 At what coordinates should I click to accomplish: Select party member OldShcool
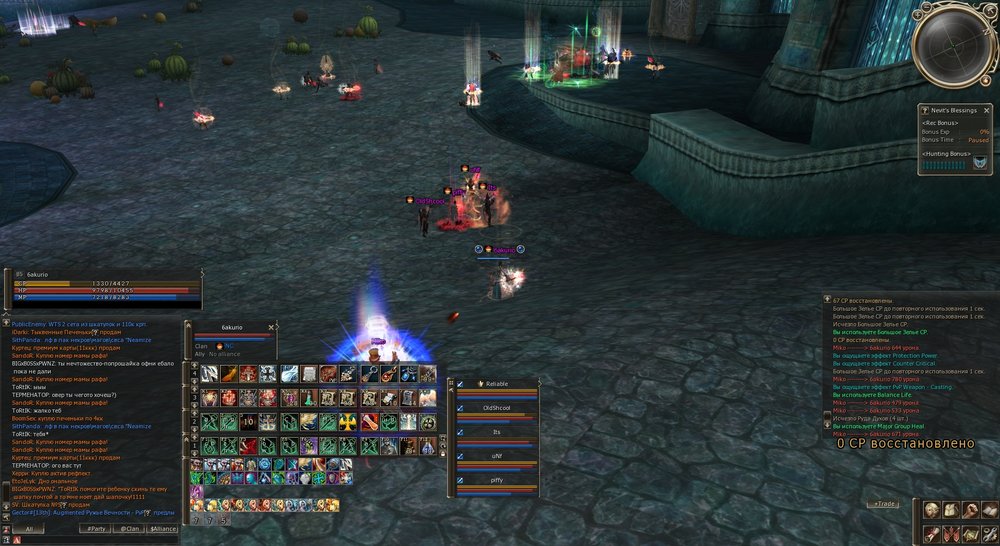pos(497,407)
